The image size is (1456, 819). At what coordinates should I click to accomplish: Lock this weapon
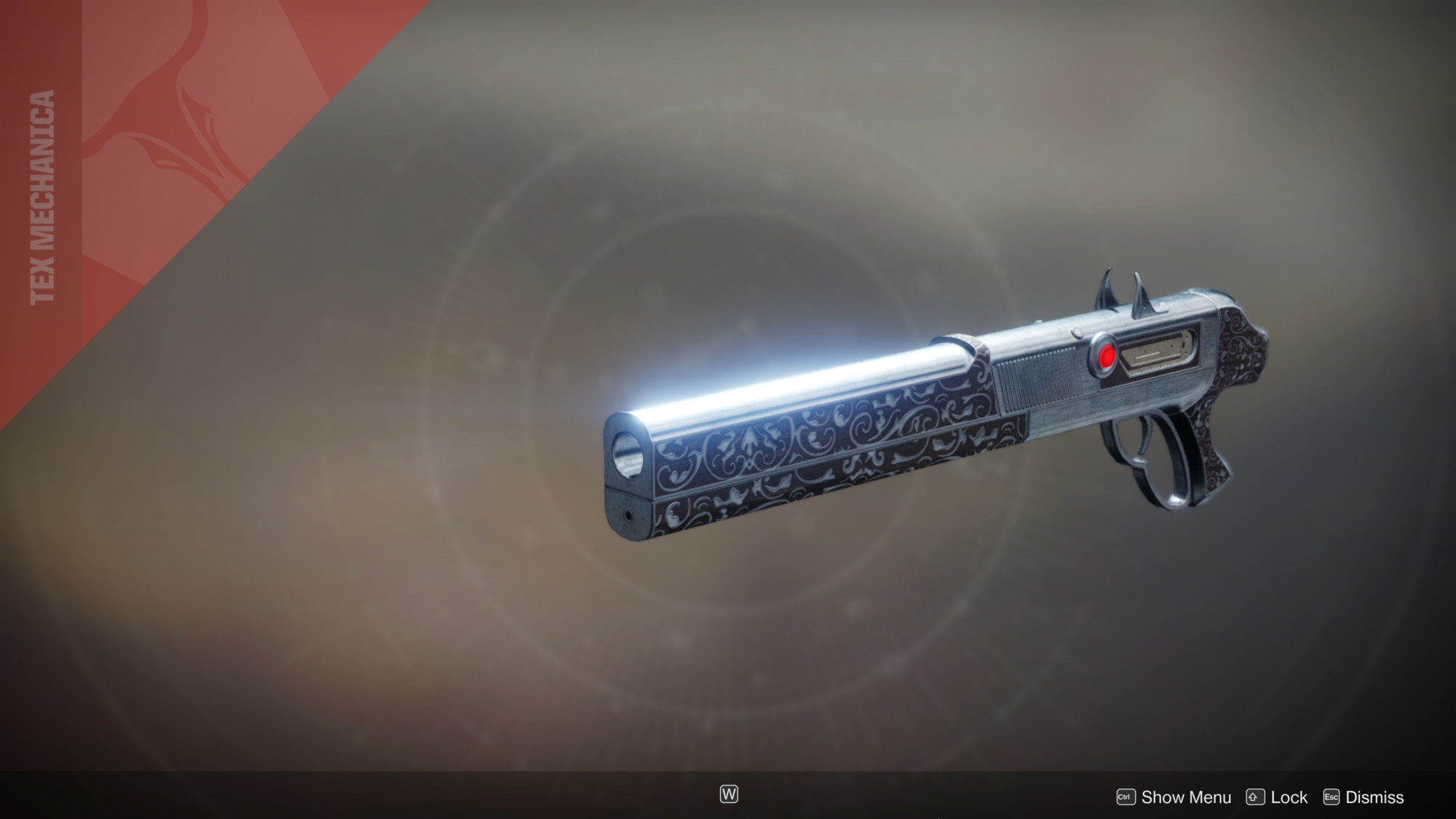[x=1277, y=797]
